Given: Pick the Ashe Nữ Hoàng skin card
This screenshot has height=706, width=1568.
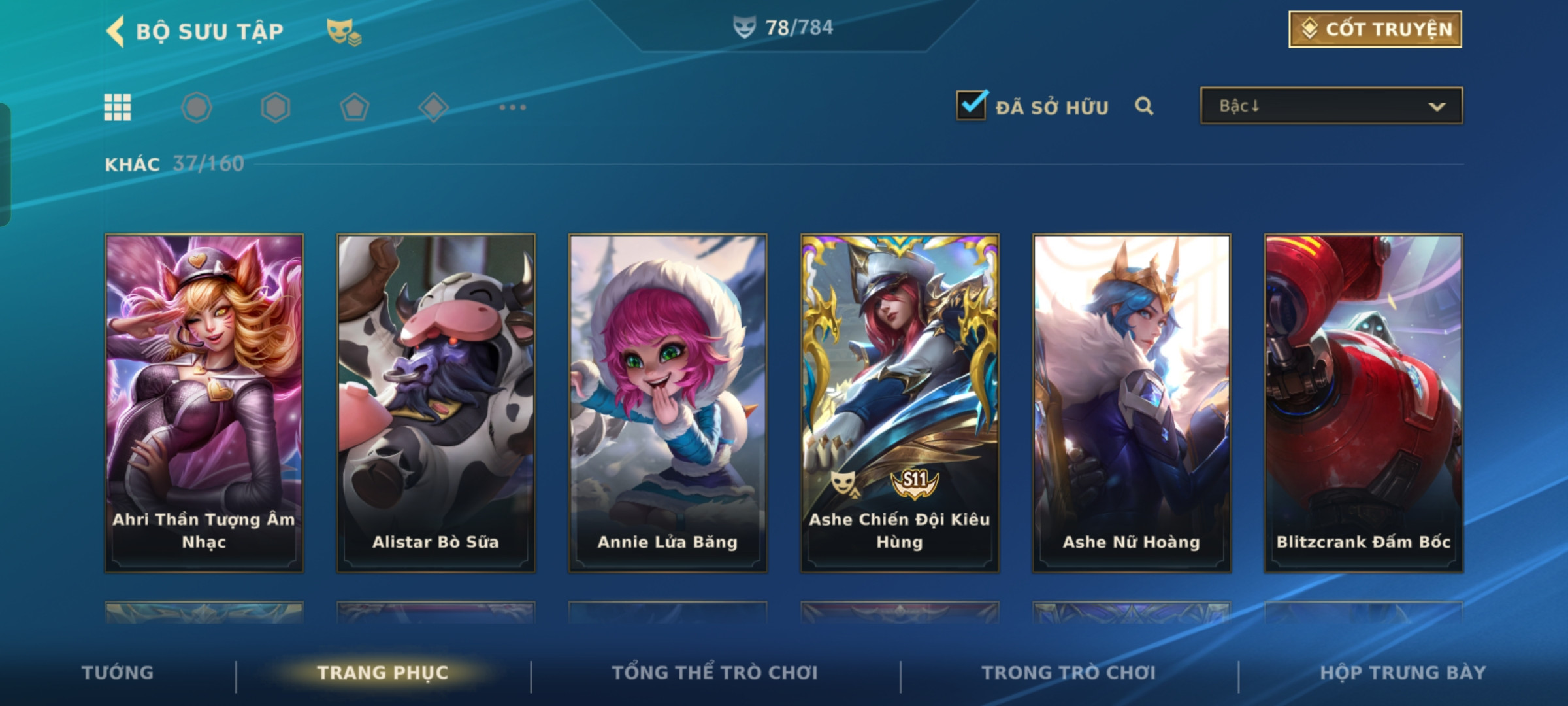Looking at the screenshot, I should (1132, 403).
